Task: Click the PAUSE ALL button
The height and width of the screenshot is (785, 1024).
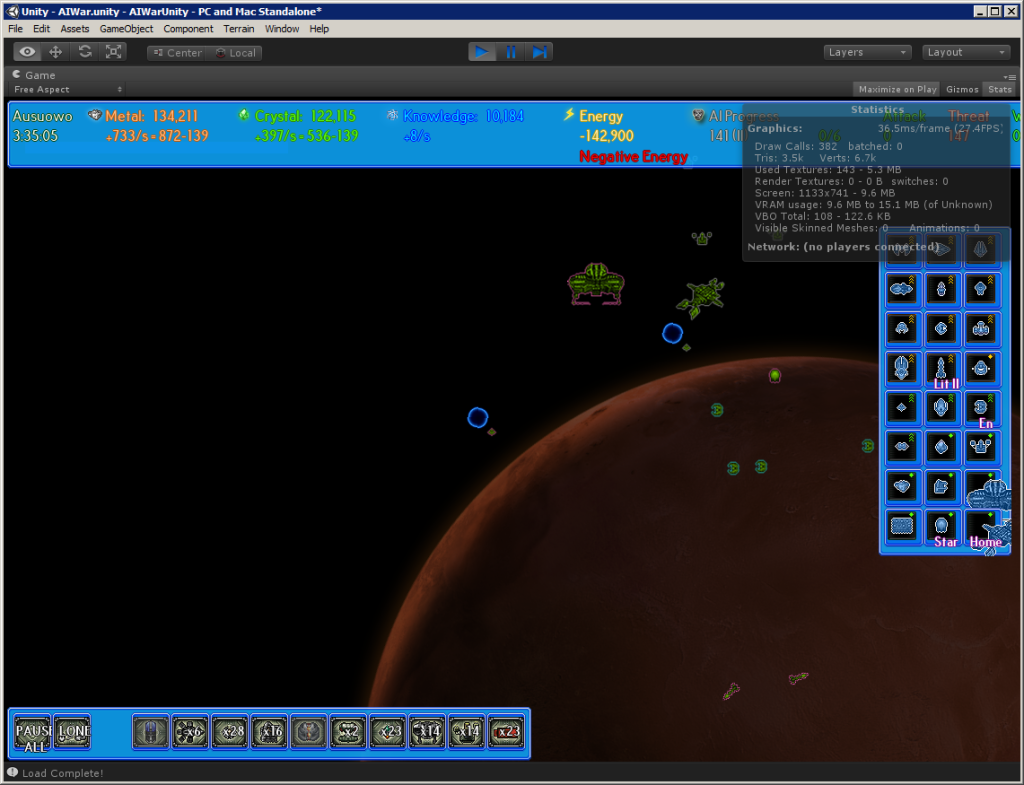Action: [x=32, y=732]
